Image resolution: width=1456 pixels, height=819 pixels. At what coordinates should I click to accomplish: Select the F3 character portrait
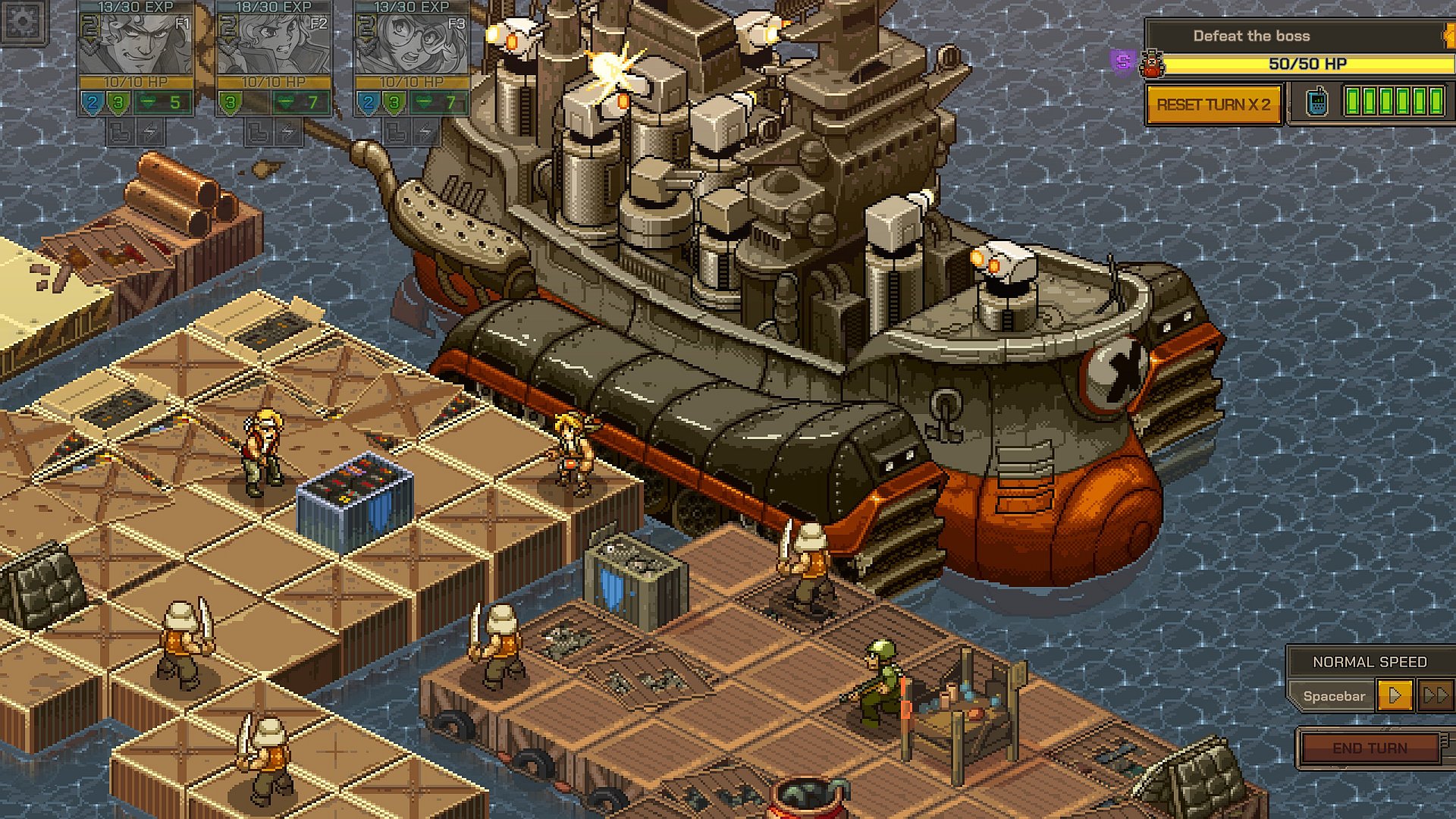[412, 44]
